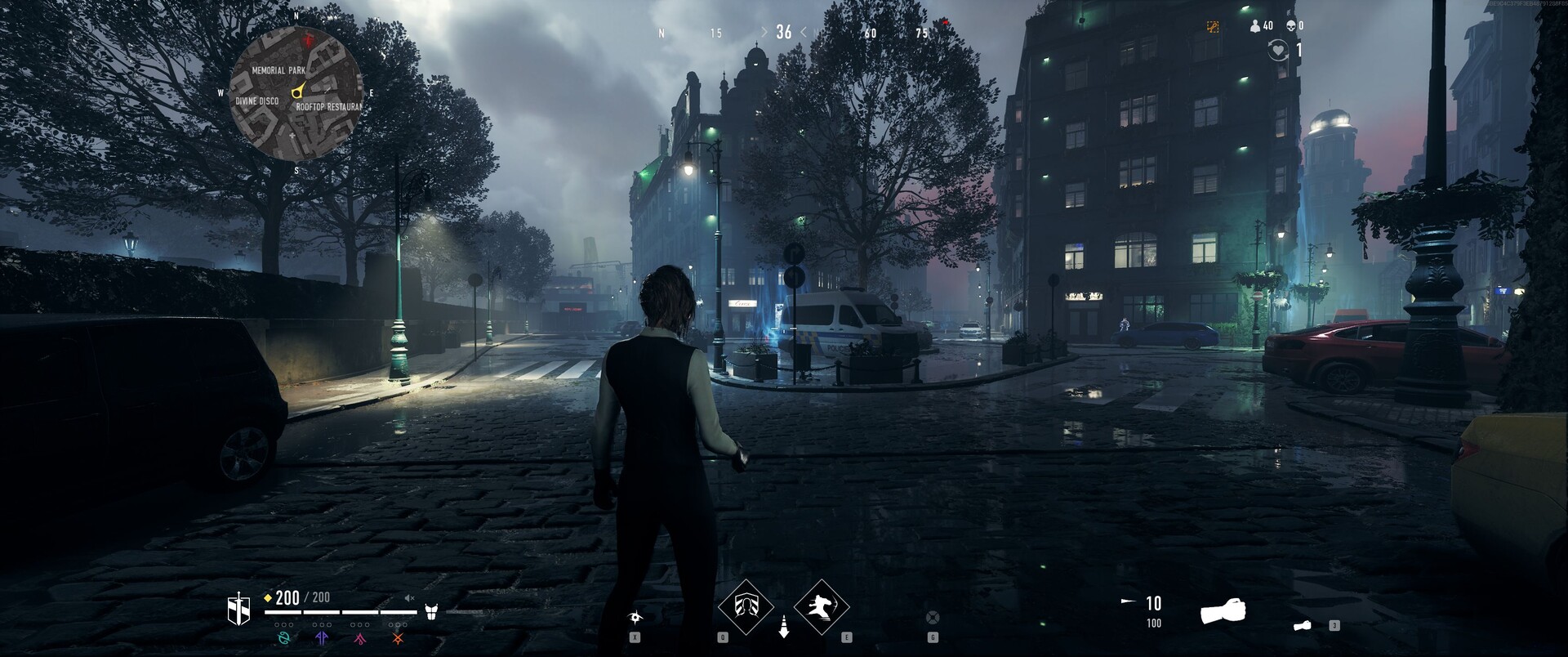Viewport: 1568px width, 657px height.
Task: Trigger the dashing kick ability icon
Action: (x=821, y=606)
